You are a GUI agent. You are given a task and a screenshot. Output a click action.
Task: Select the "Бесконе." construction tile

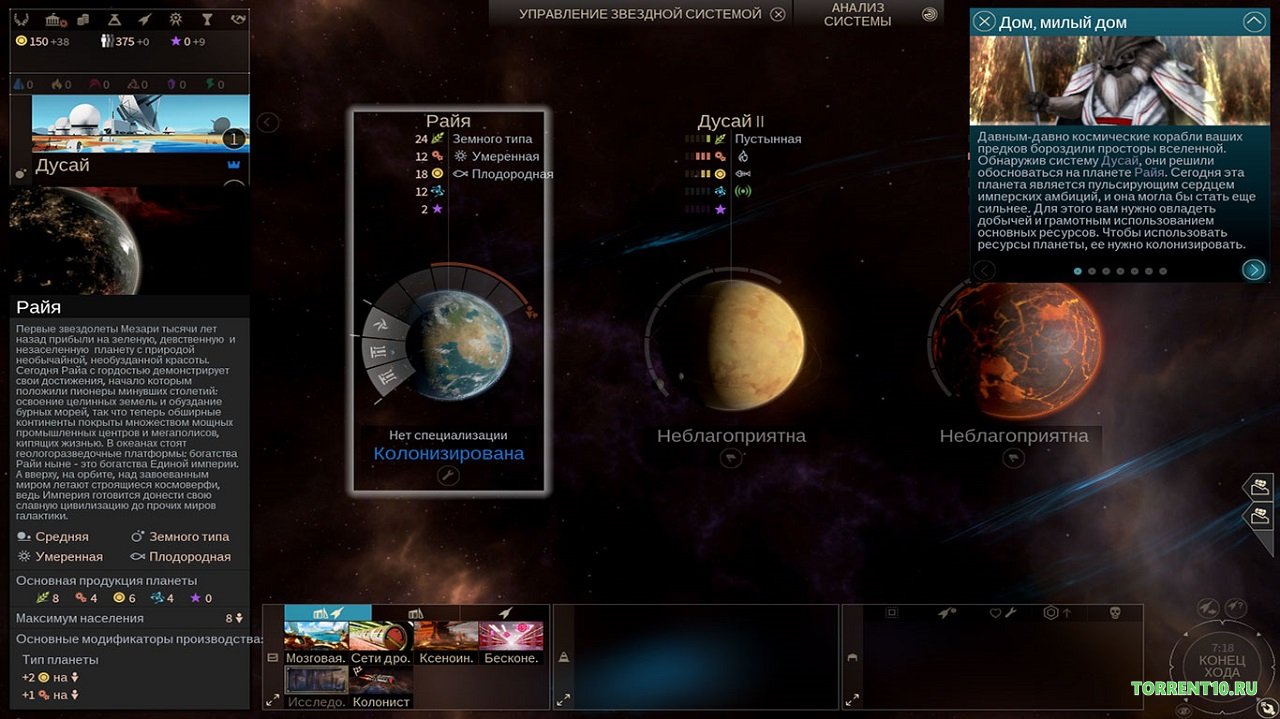pyautogui.click(x=510, y=640)
